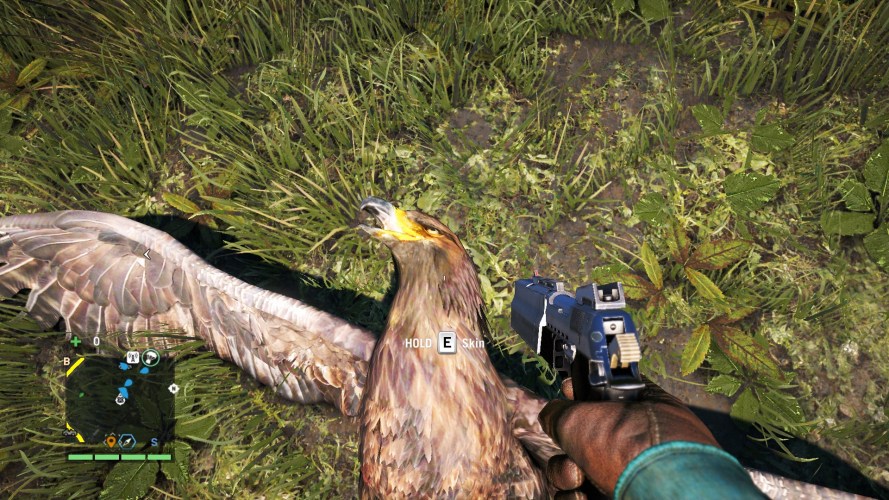The height and width of the screenshot is (500, 889).
Task: Select the radio tower marker on the minimap
Action: point(132,357)
